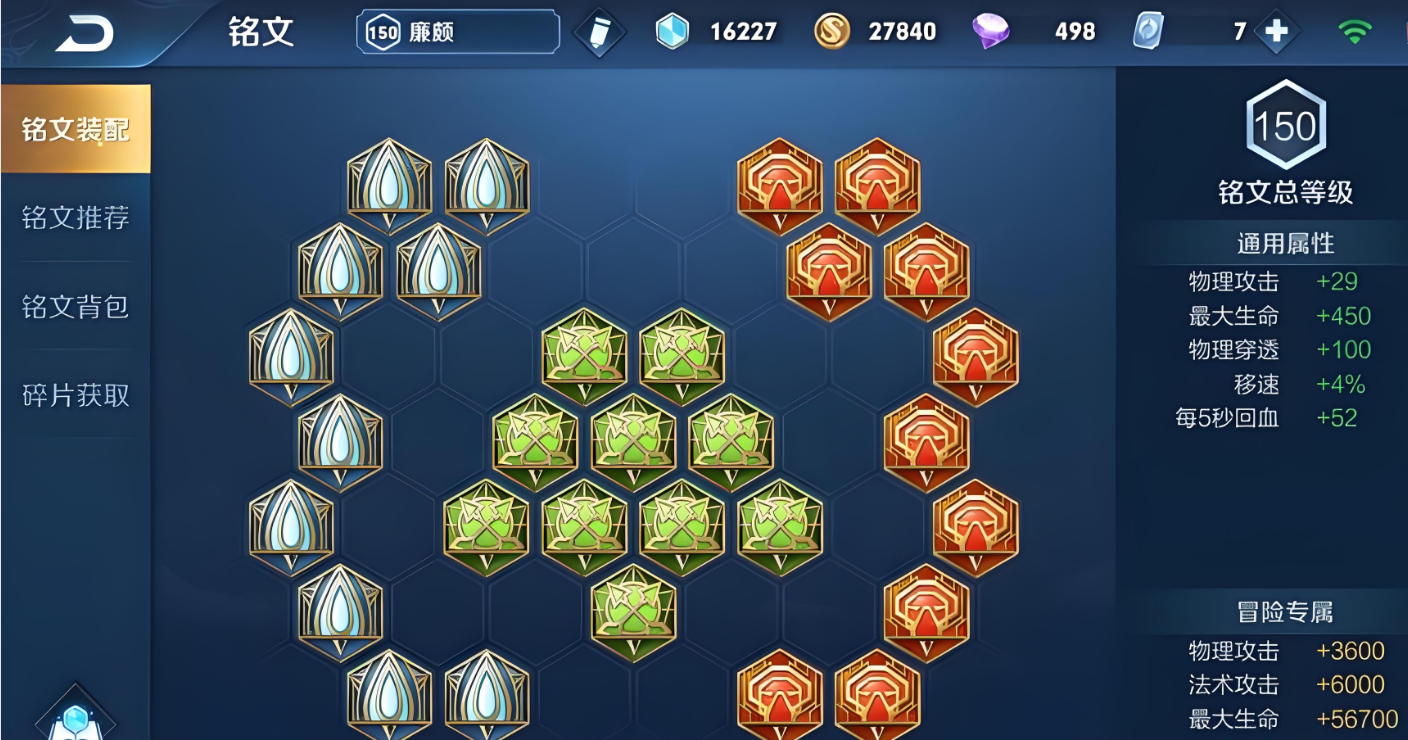Tap the plus button to add tickets

pyautogui.click(x=1276, y=32)
